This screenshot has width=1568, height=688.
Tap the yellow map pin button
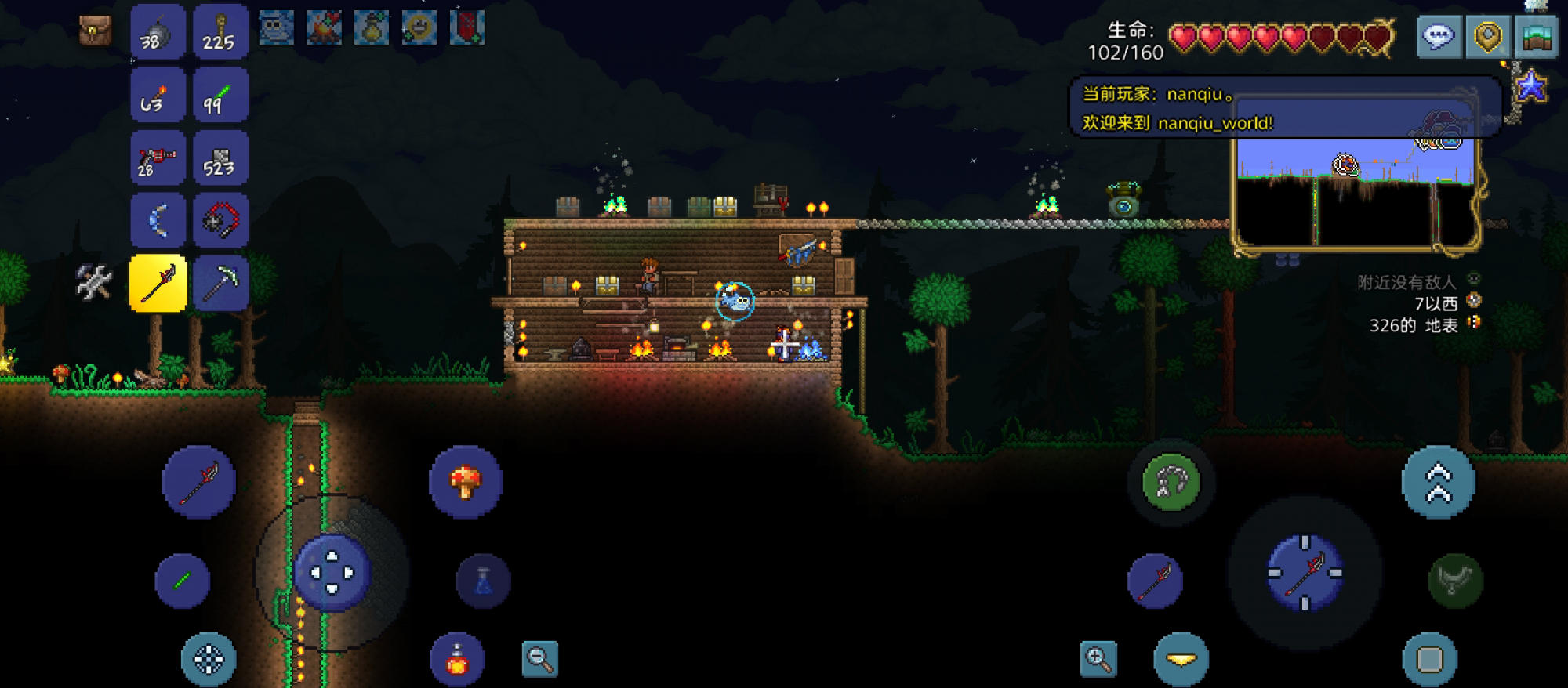[1487, 36]
